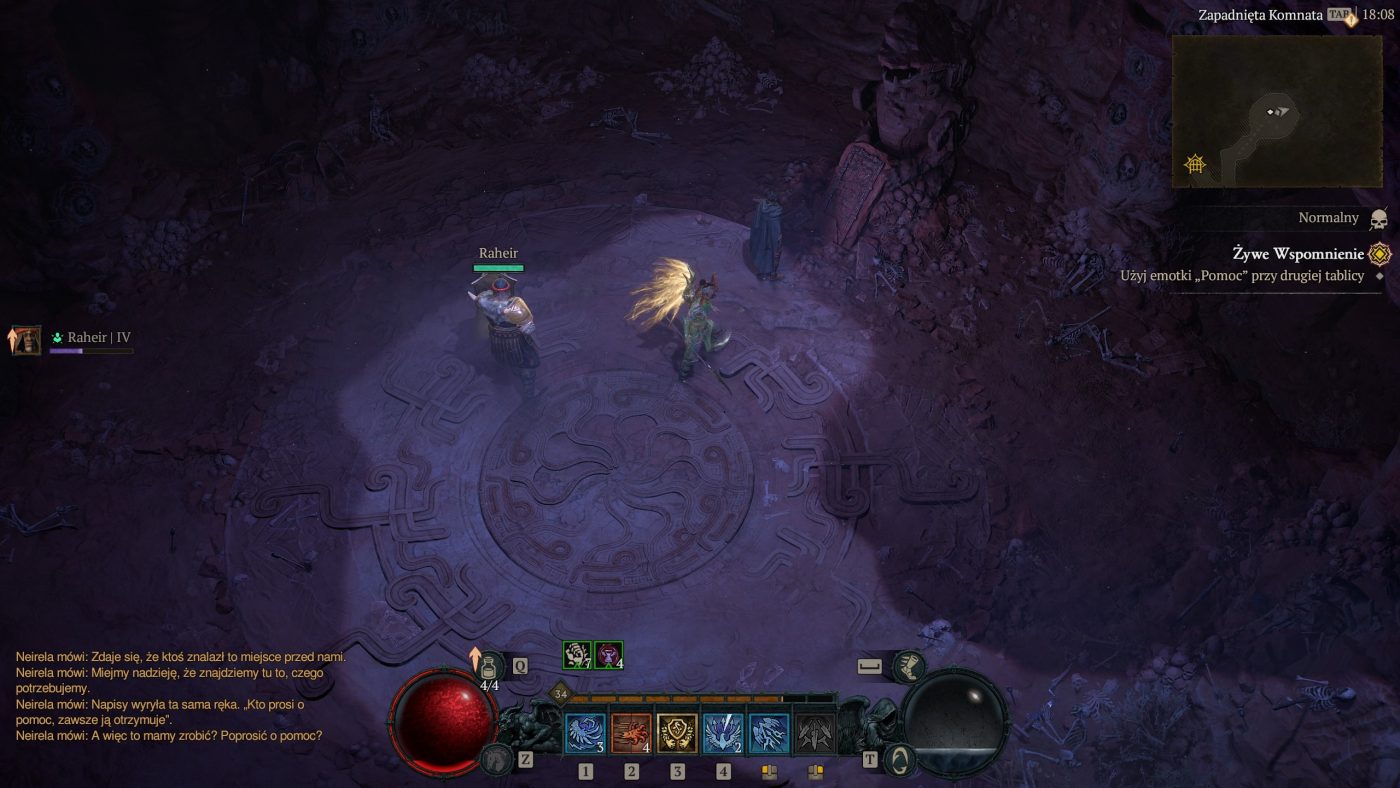The width and height of the screenshot is (1400, 788).
Task: Summon the mount with the horse icon
Action: 496,760
